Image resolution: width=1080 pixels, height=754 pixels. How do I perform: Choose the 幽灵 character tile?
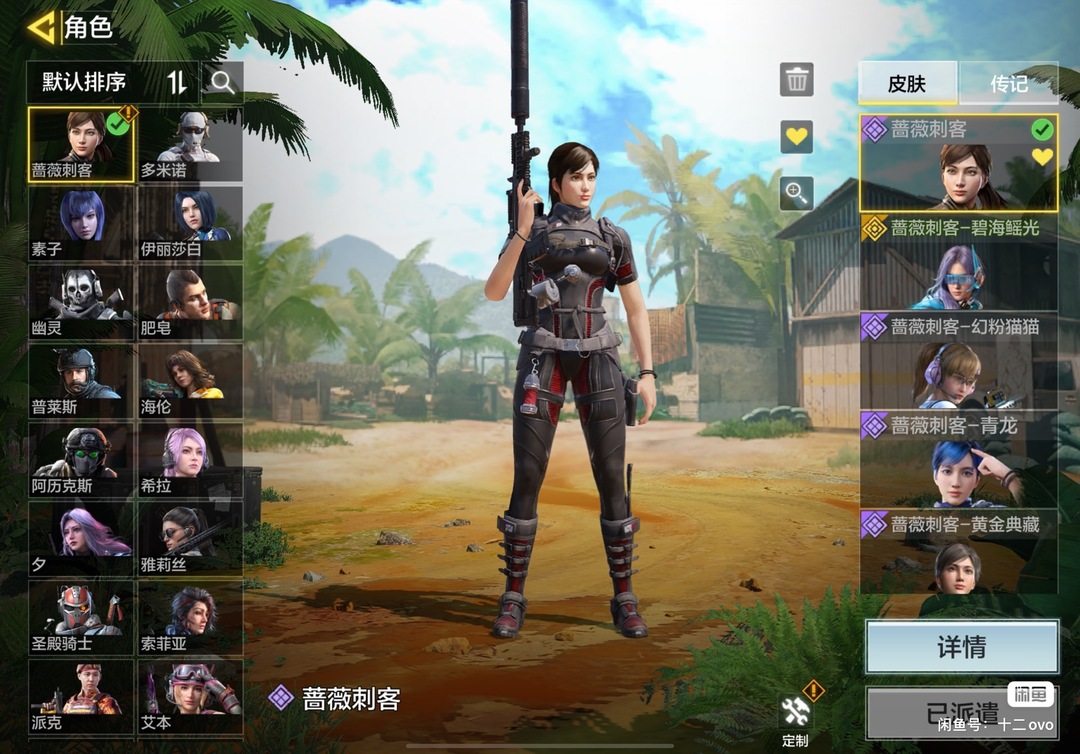81,302
